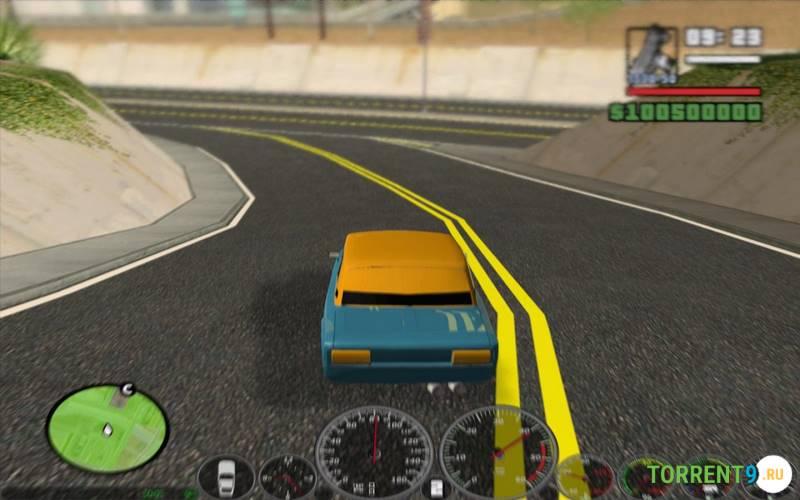Click the torrent9.ru watermark logo
Image resolution: width=800 pixels, height=500 pixels.
point(718,472)
